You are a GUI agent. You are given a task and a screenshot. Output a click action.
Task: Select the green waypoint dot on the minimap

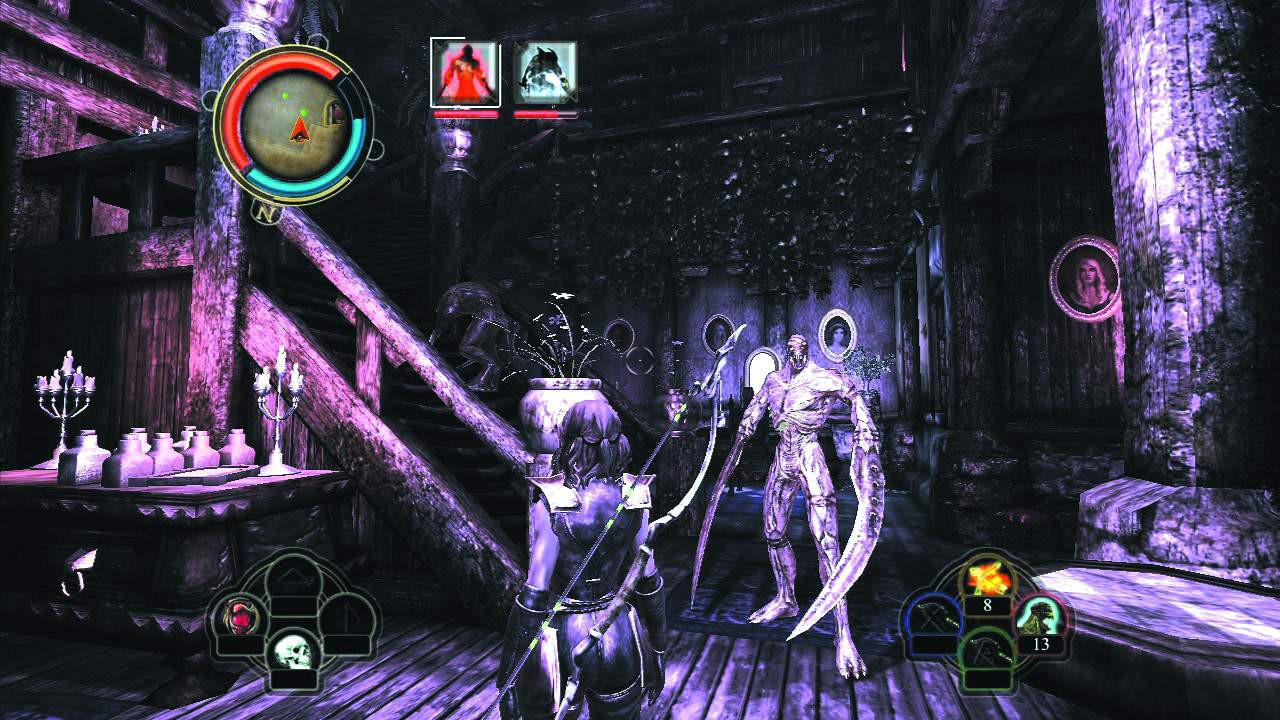tap(305, 111)
